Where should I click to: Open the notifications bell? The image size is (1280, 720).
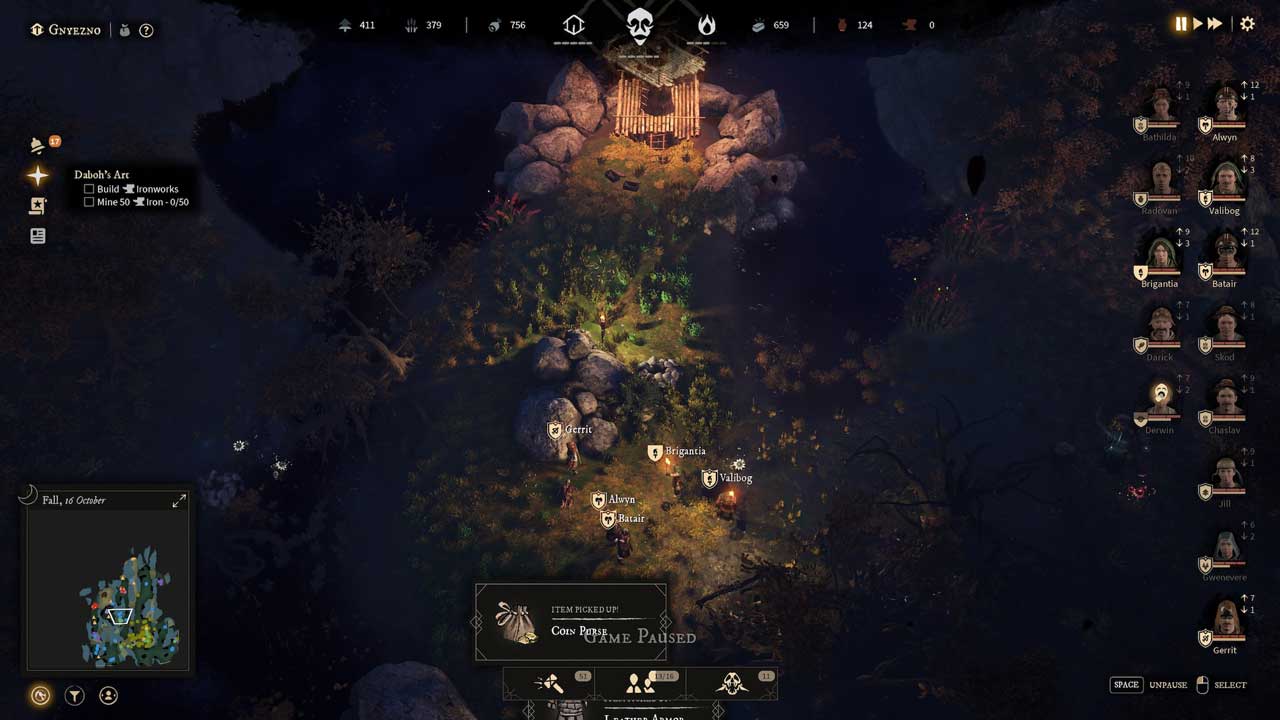point(38,145)
